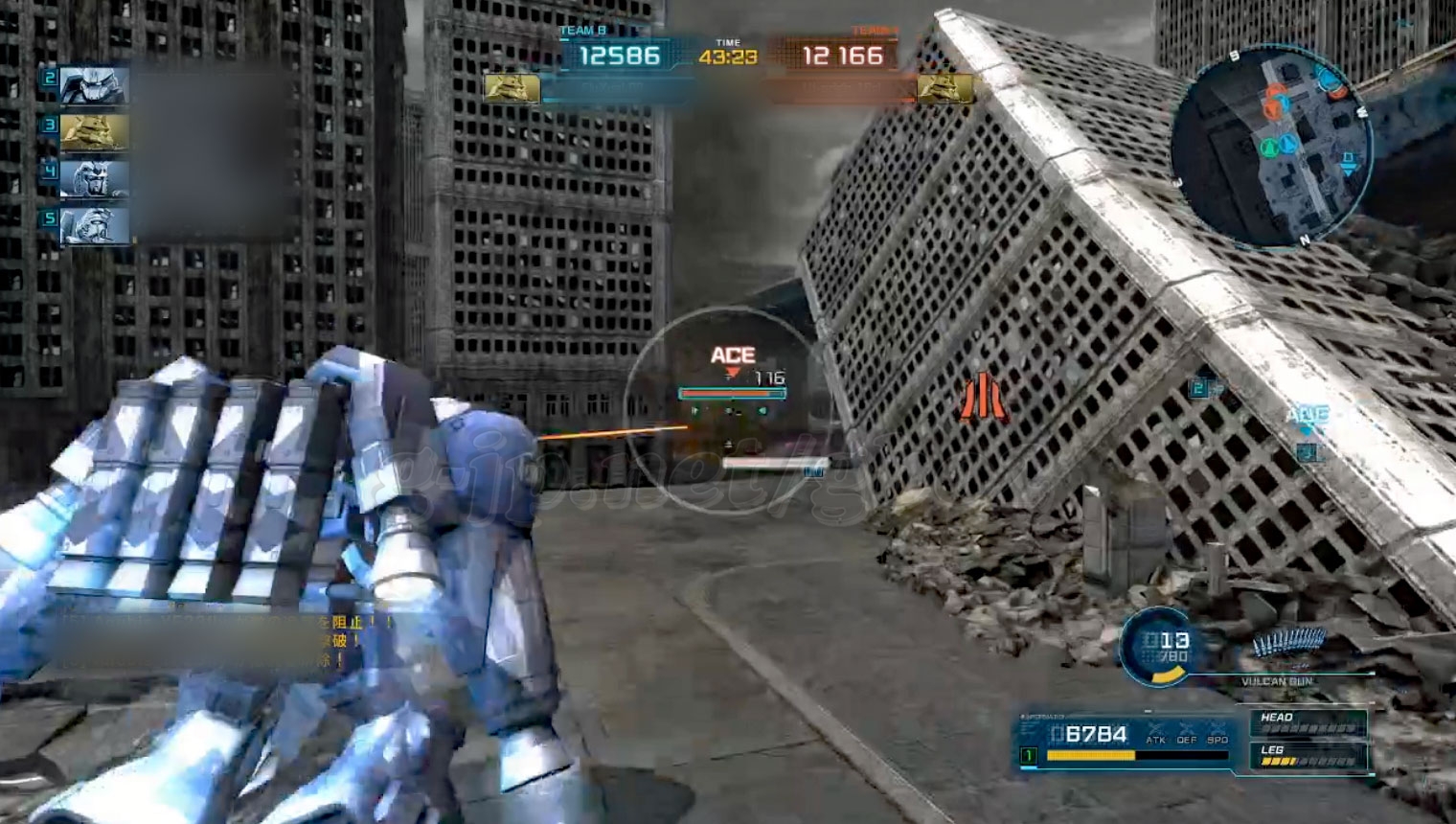Click the orange team's gold ace icon
1456x824 pixels.
tap(944, 89)
